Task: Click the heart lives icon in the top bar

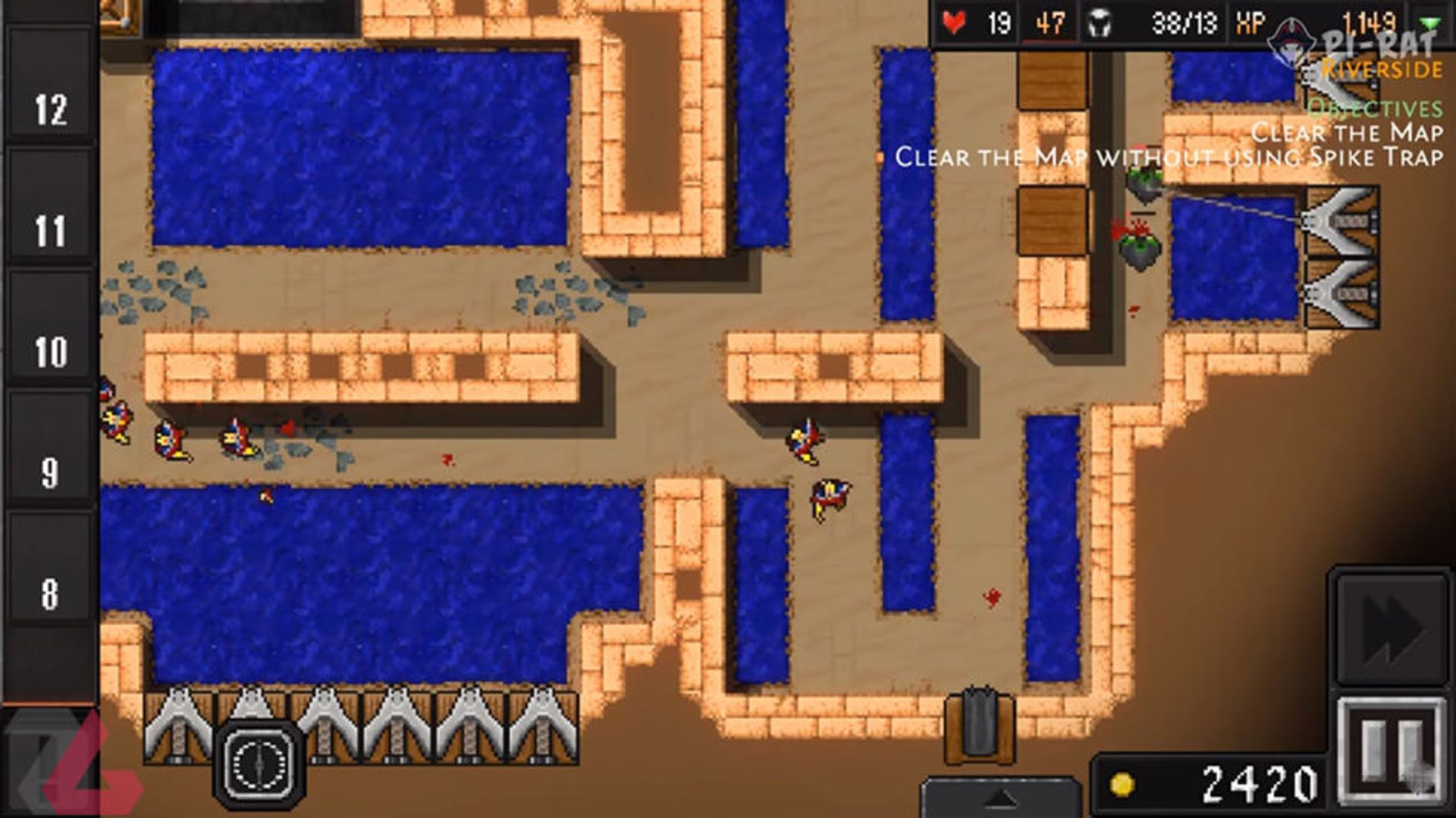Action: 954,23
